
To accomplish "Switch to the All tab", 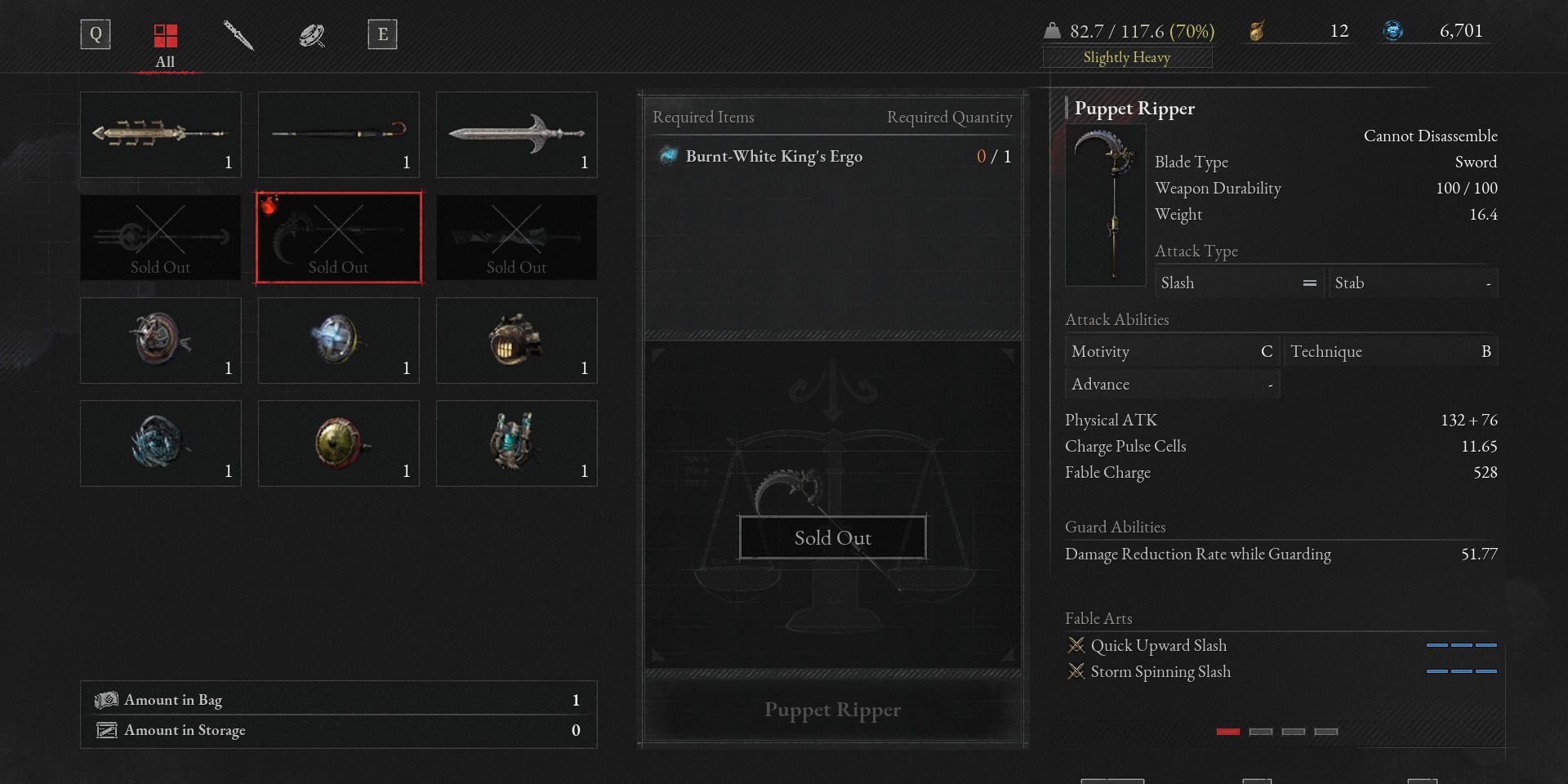I will (165, 47).
